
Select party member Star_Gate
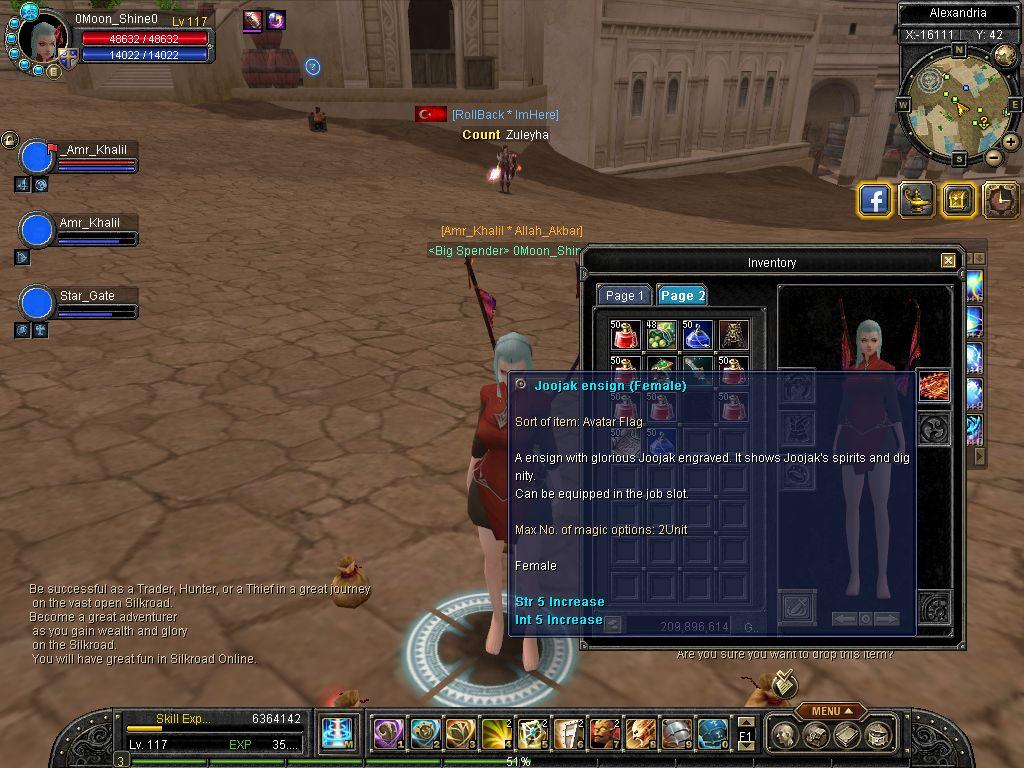click(x=37, y=302)
